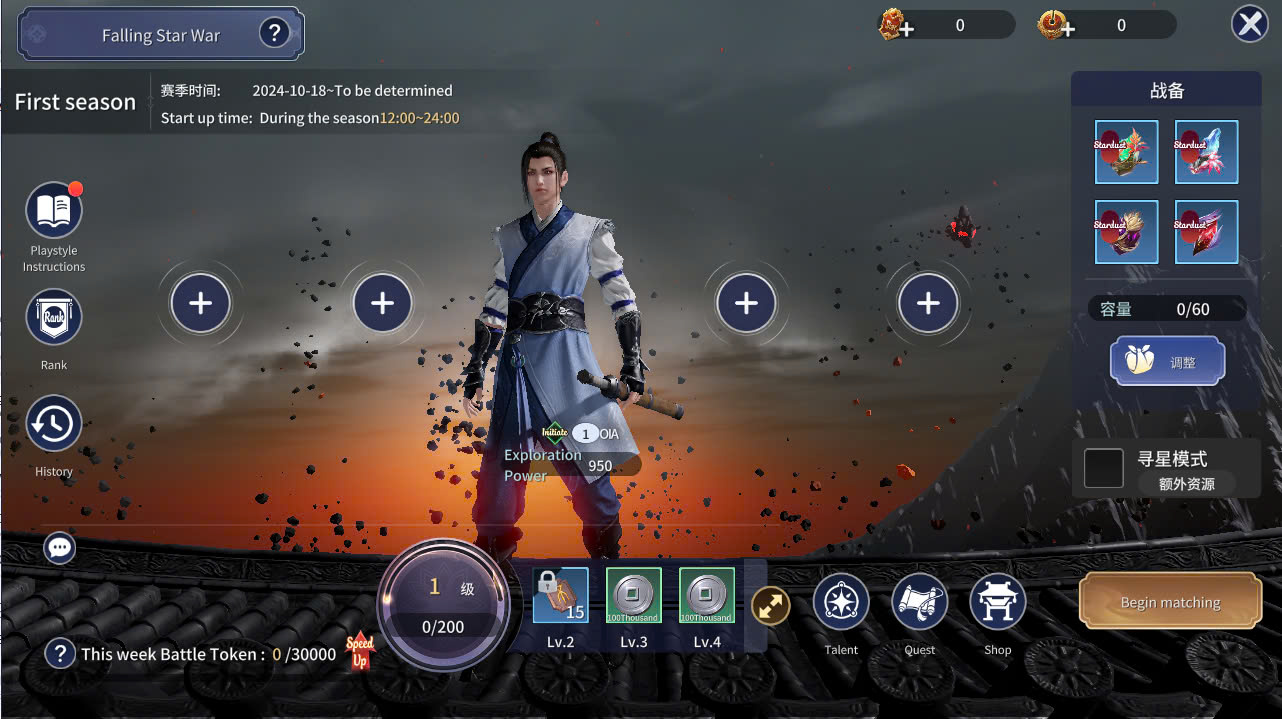1282x719 pixels.
Task: Select the Lv.3 coin reward
Action: 634,596
